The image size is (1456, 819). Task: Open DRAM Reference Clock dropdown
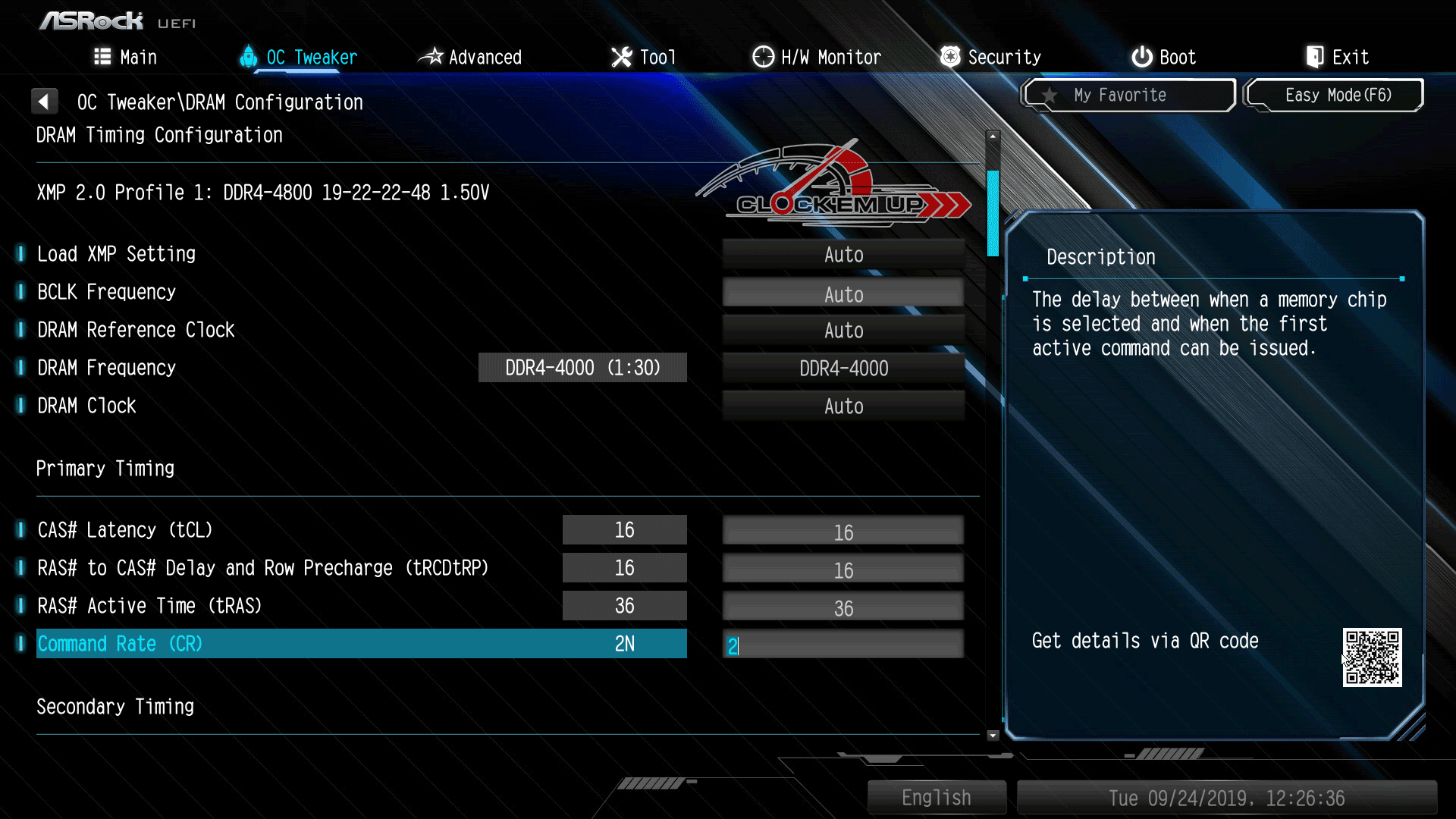(843, 331)
